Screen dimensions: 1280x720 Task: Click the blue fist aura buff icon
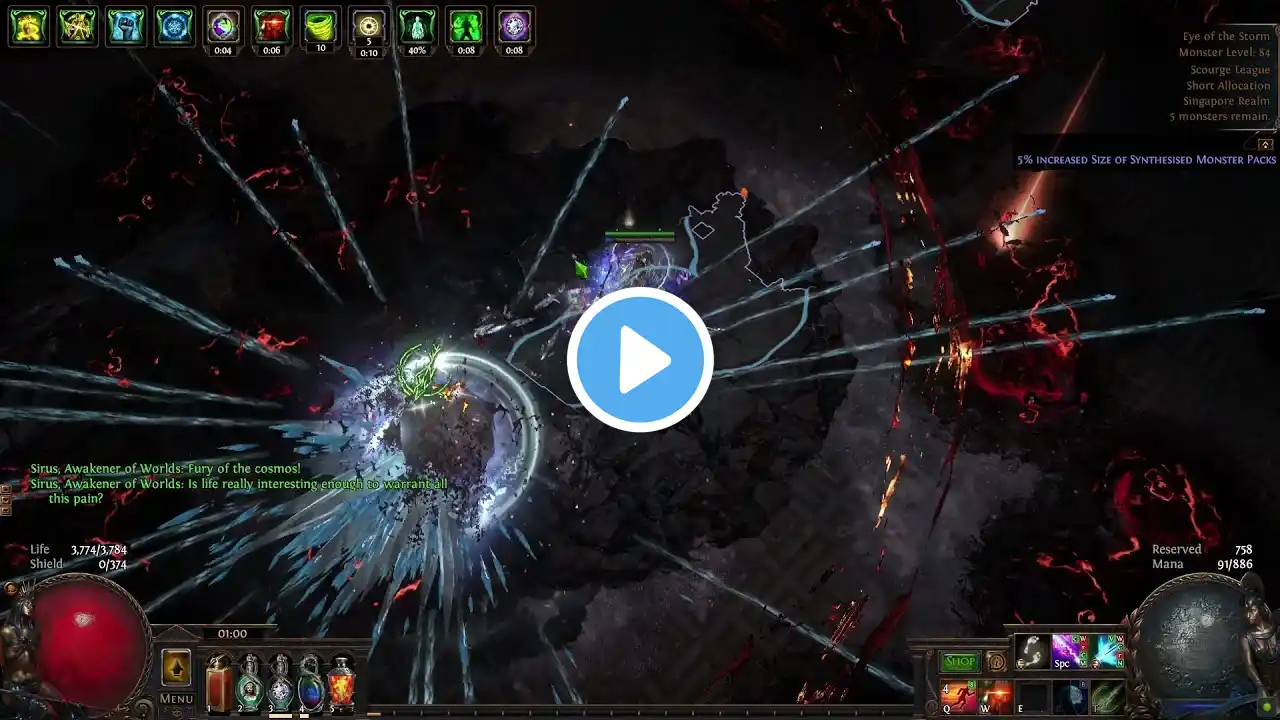[125, 27]
